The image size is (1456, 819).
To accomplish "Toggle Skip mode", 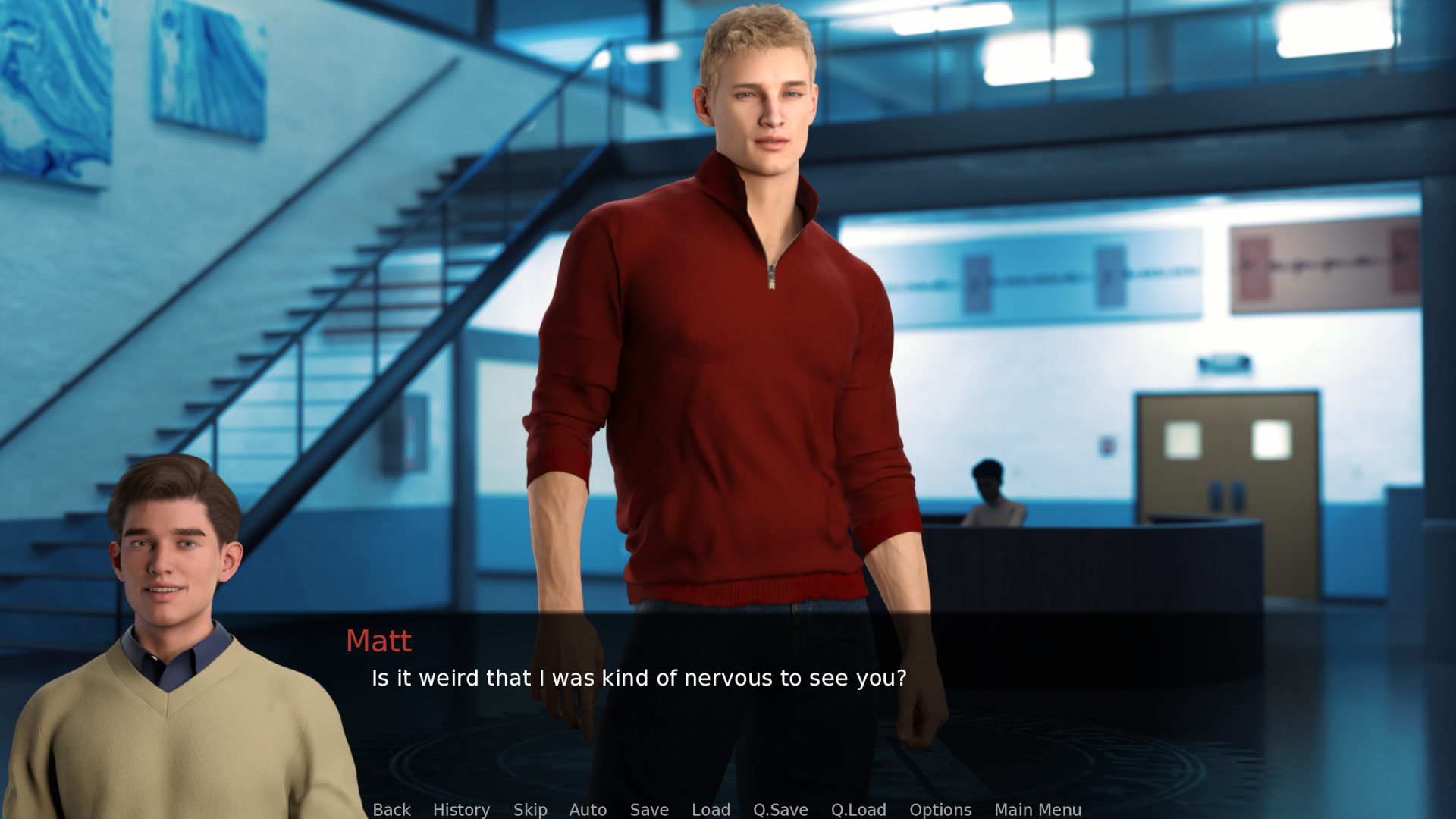I will coord(530,810).
